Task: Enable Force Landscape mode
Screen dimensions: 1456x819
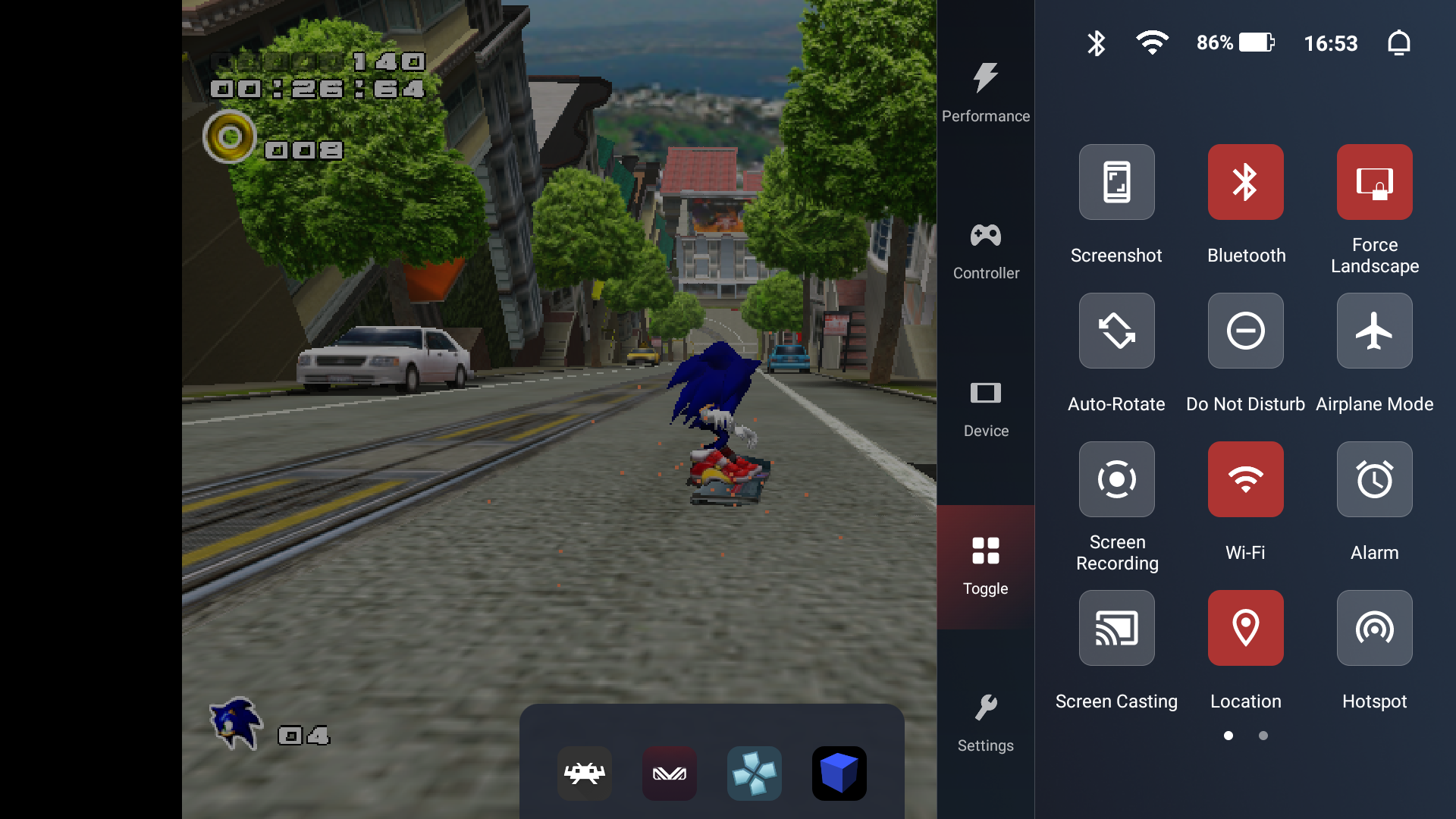Action: click(1374, 182)
